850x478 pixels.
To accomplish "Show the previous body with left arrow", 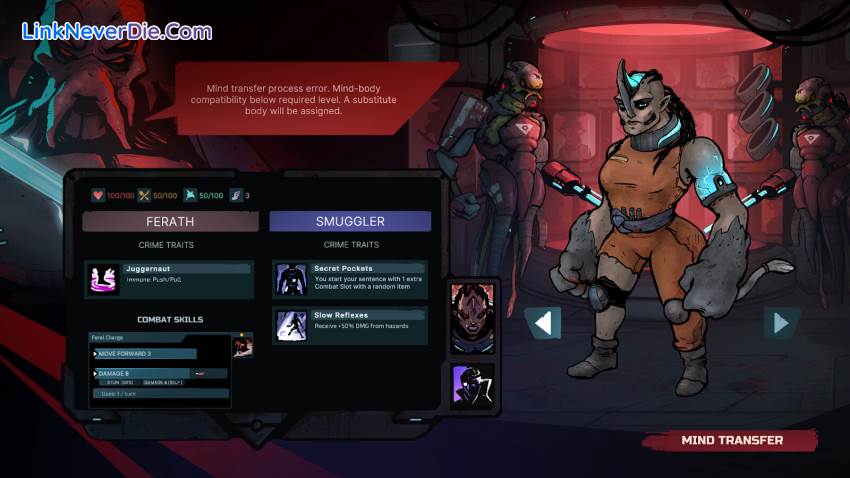I will (x=543, y=323).
